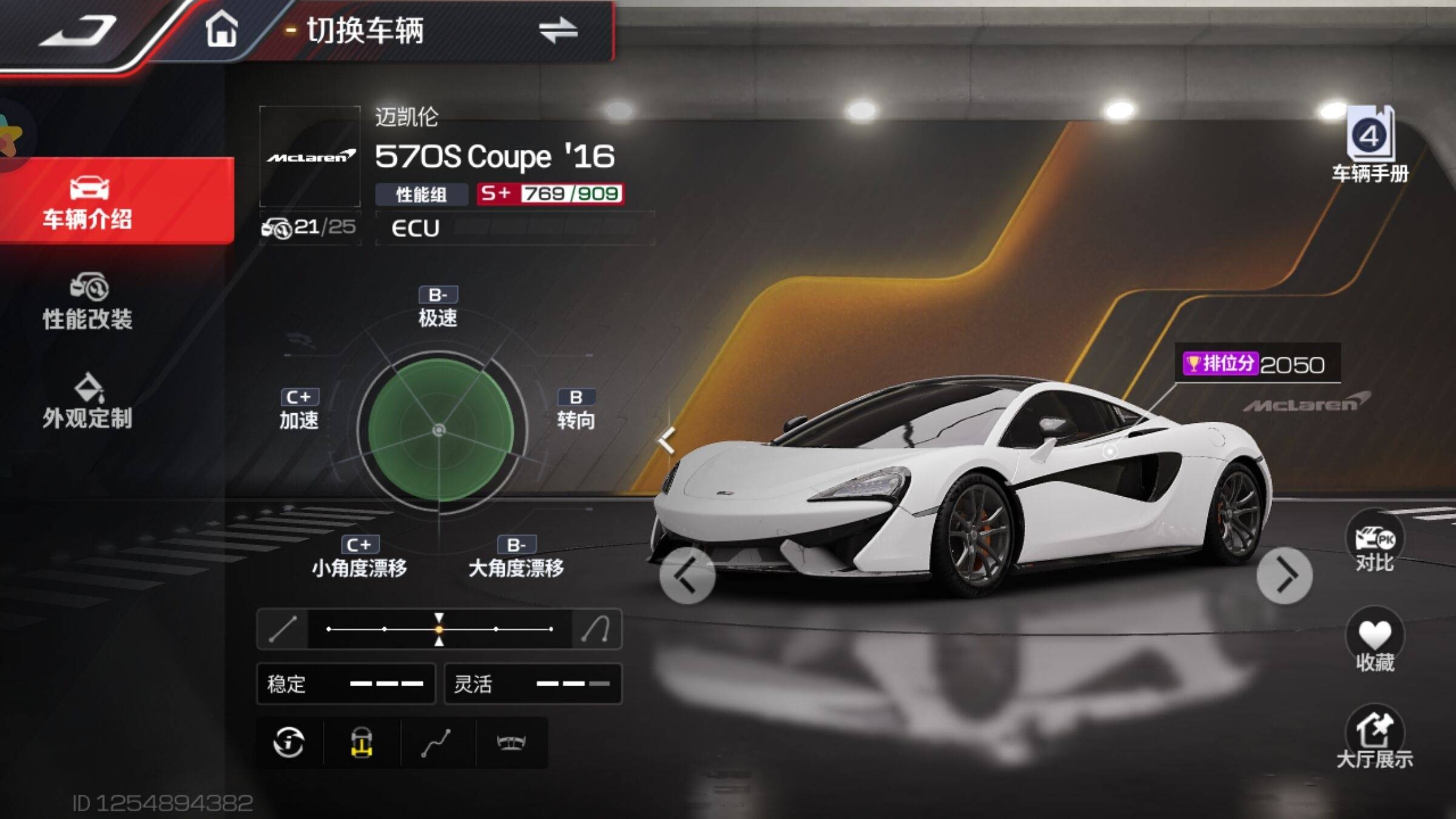The width and height of the screenshot is (1456, 819).
Task: Select the 车辆介绍 vehicle intro tab
Action: coord(89,202)
